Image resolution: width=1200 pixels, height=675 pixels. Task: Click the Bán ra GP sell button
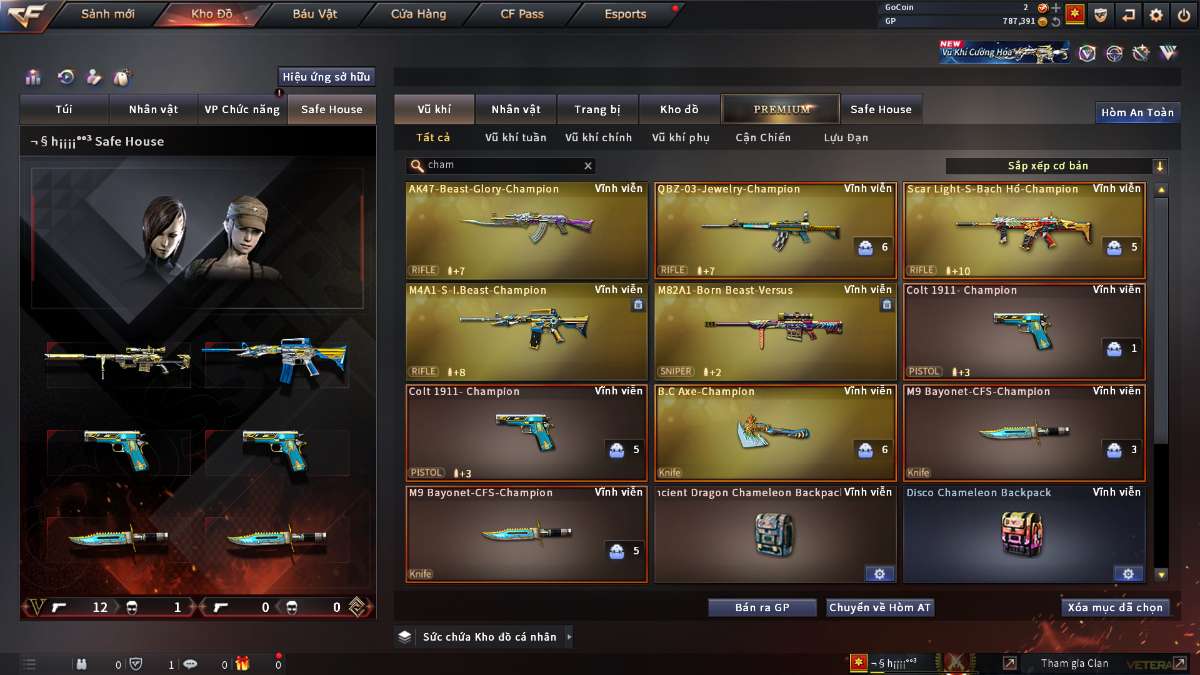coord(762,608)
